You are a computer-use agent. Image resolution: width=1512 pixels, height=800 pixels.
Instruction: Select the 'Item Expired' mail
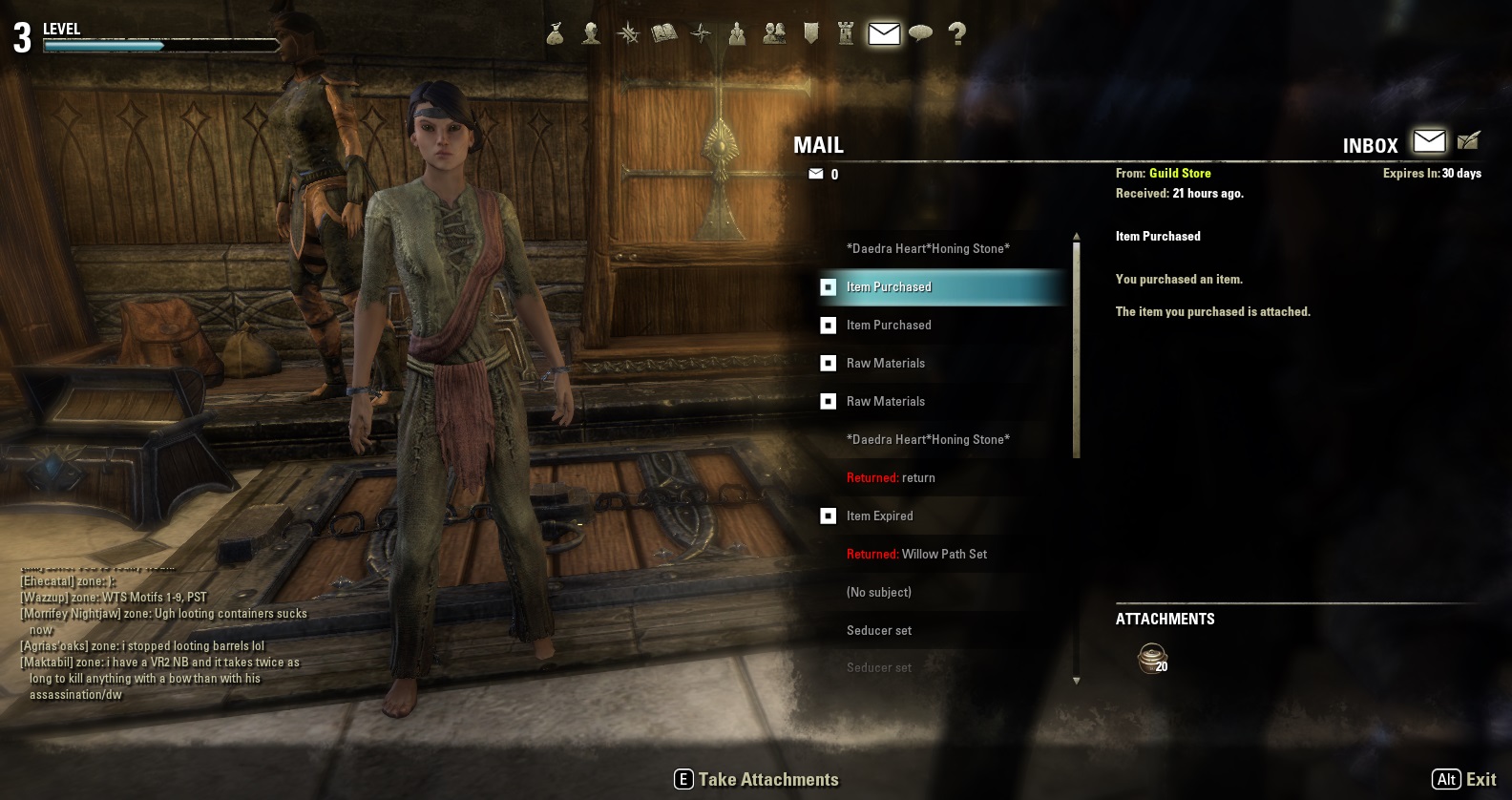[x=879, y=516]
